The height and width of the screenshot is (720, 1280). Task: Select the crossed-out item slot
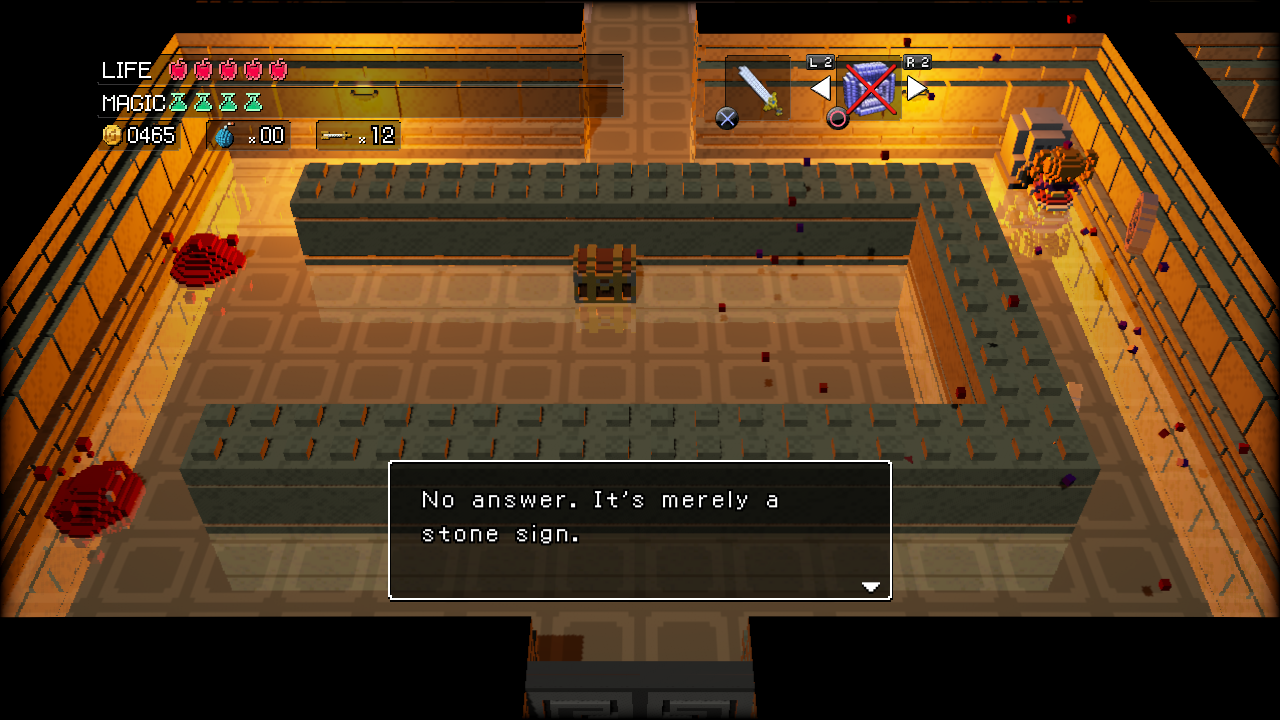(x=869, y=89)
